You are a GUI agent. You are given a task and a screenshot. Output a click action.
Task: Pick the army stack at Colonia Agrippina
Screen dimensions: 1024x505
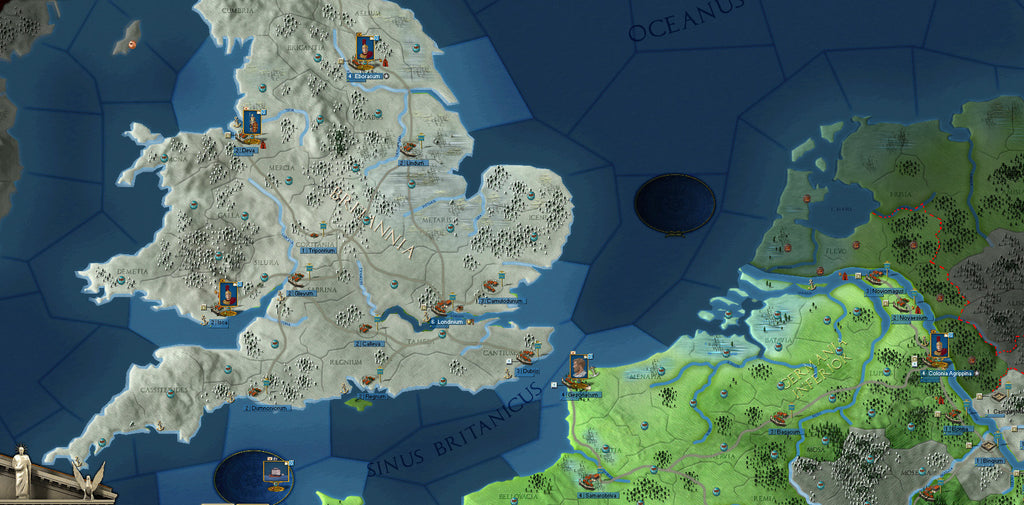pos(939,348)
